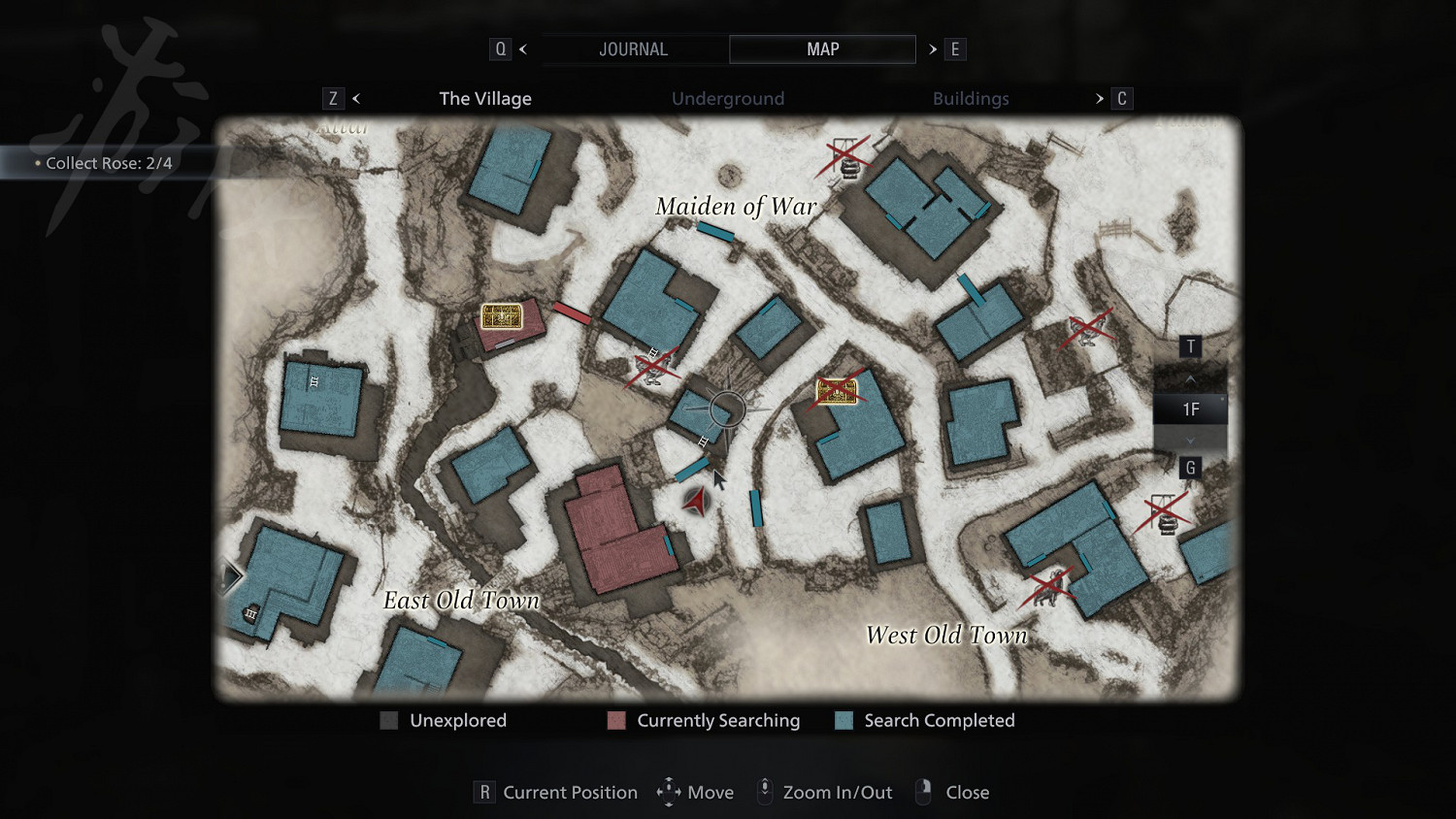Show The Village map area
The image size is (1456, 819).
tap(485, 99)
